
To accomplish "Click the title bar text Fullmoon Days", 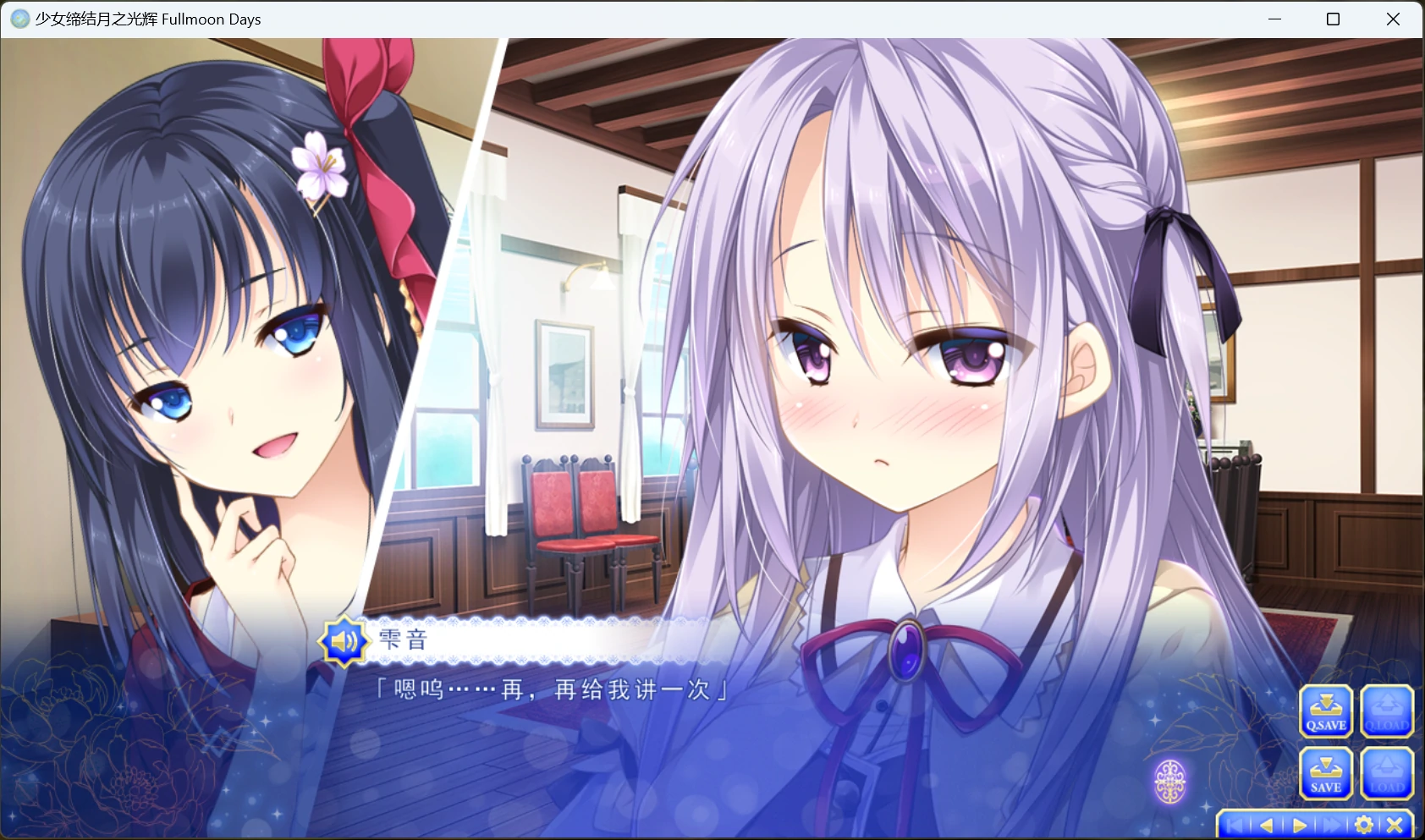I will click(212, 19).
